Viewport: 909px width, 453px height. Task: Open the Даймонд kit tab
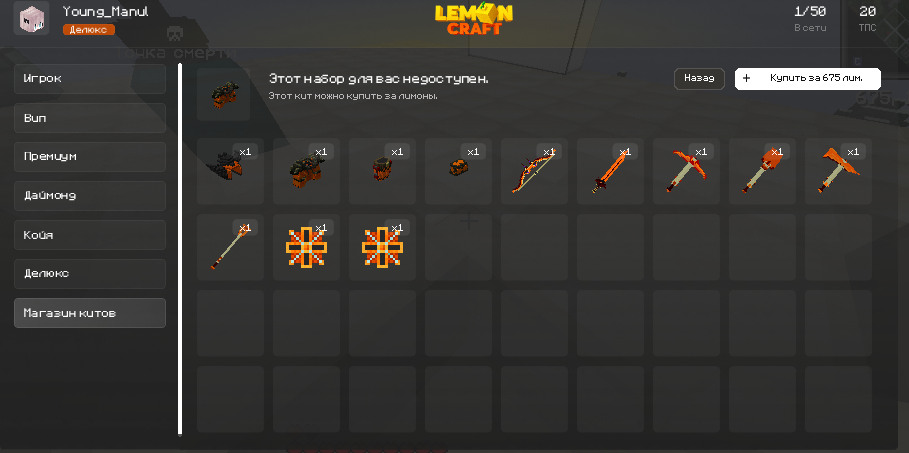click(90, 196)
